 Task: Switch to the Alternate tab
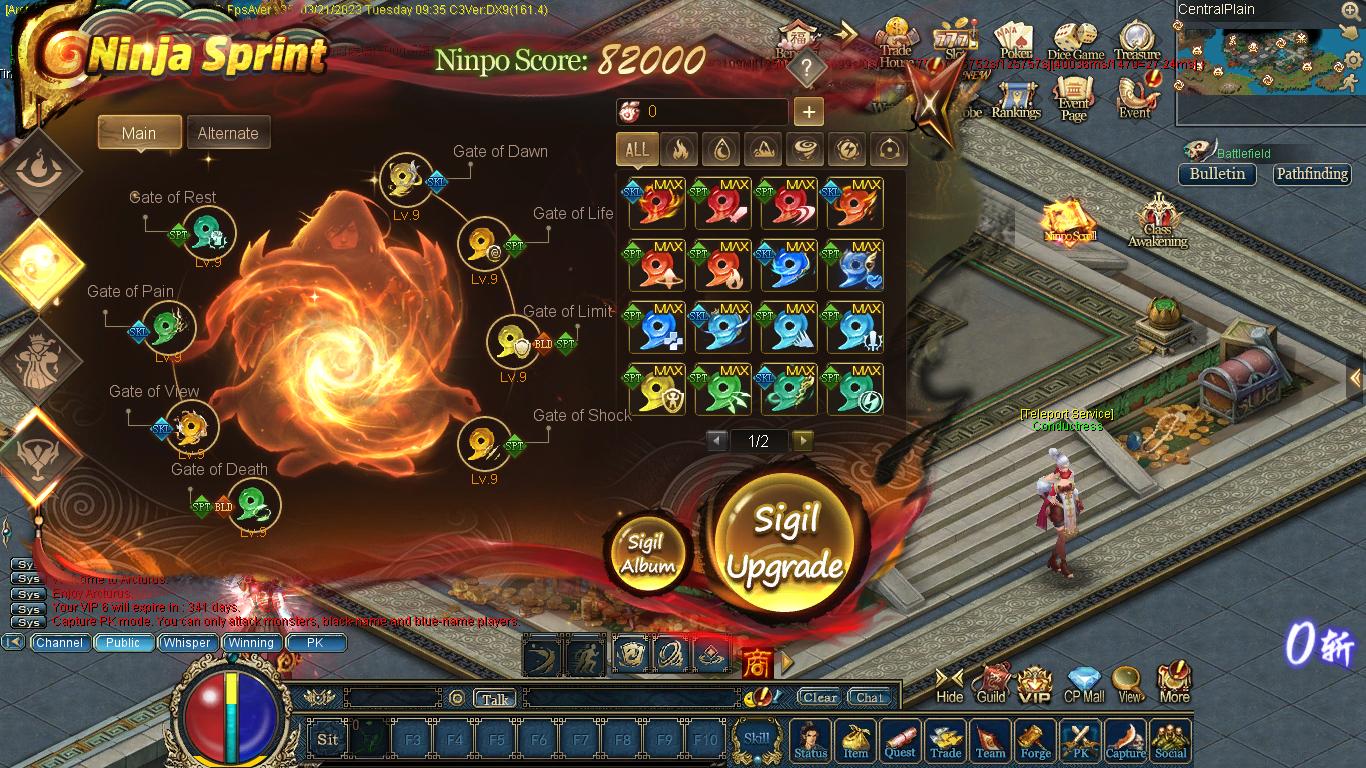pos(228,133)
